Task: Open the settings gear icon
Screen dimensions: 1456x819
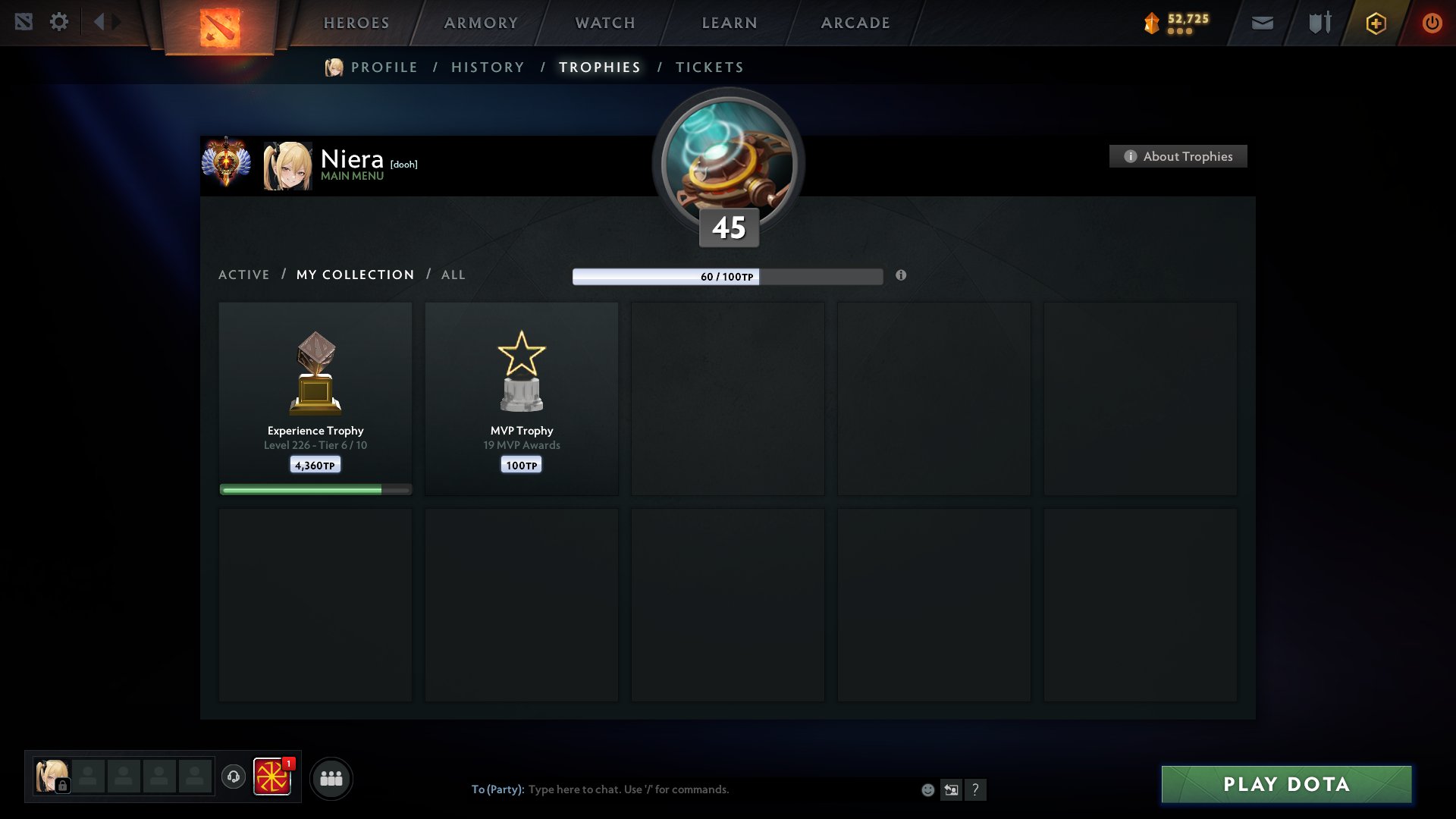Action: pyautogui.click(x=59, y=22)
